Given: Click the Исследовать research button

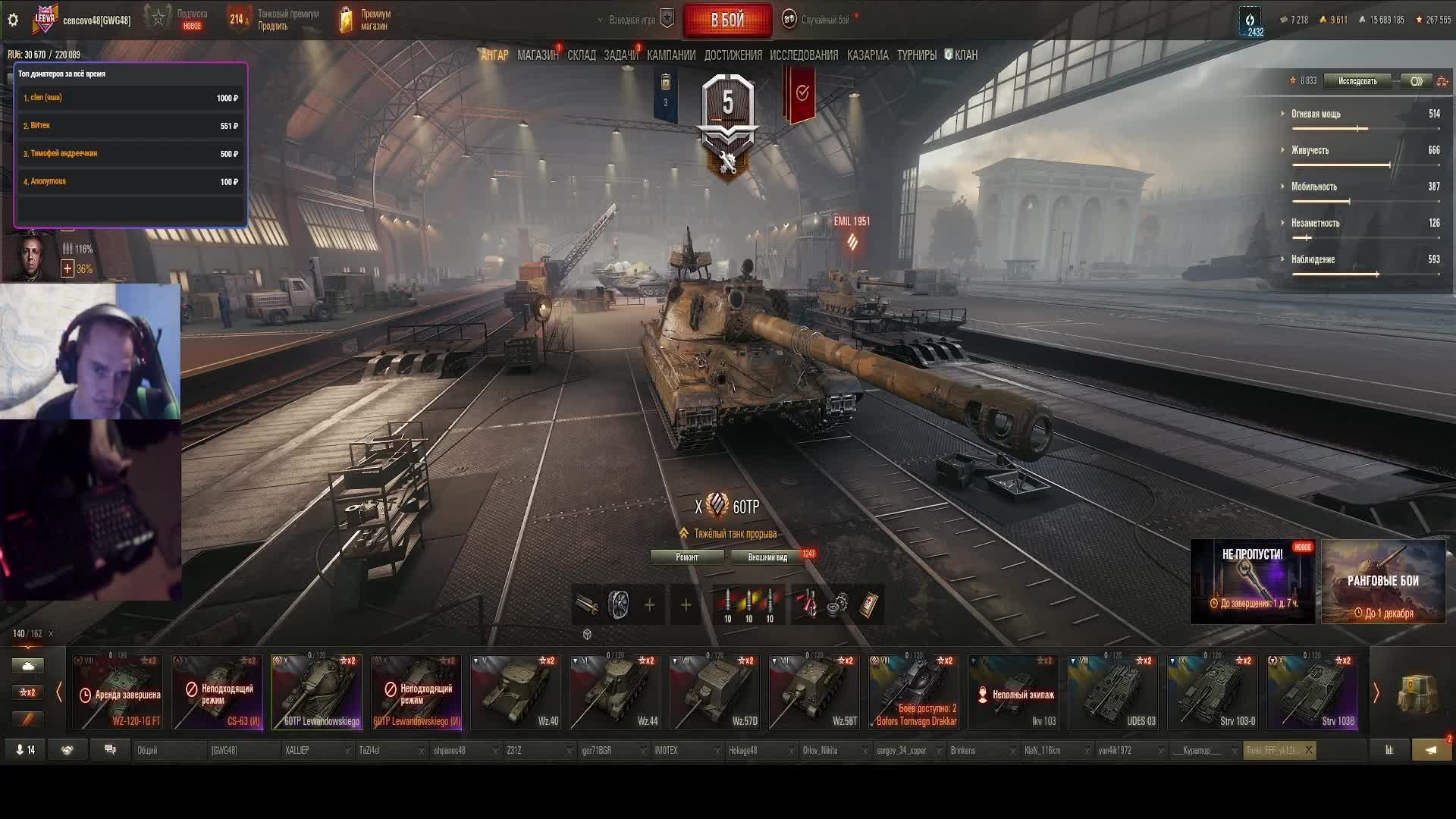Looking at the screenshot, I should (x=1357, y=81).
